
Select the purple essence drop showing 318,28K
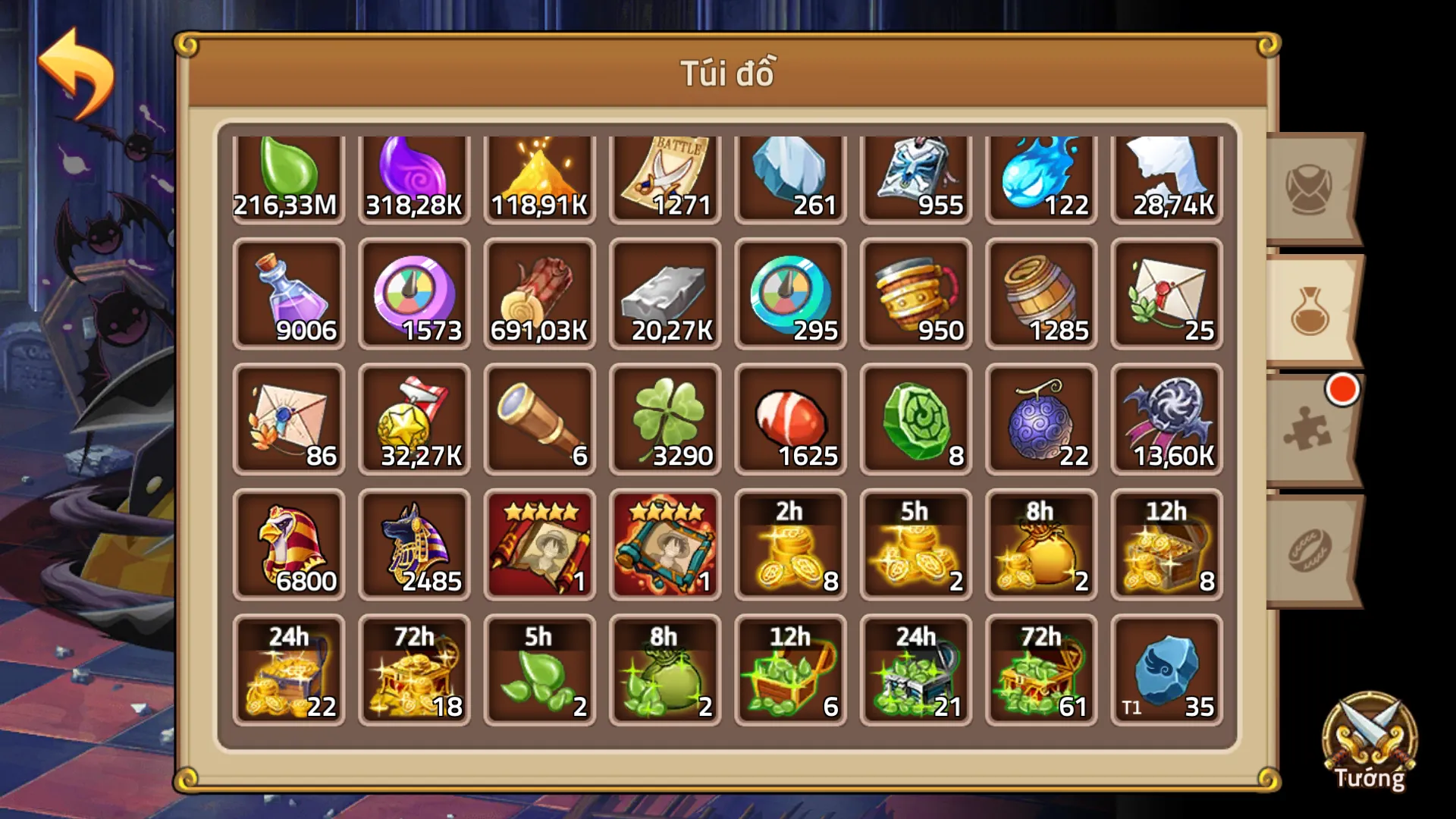413,174
